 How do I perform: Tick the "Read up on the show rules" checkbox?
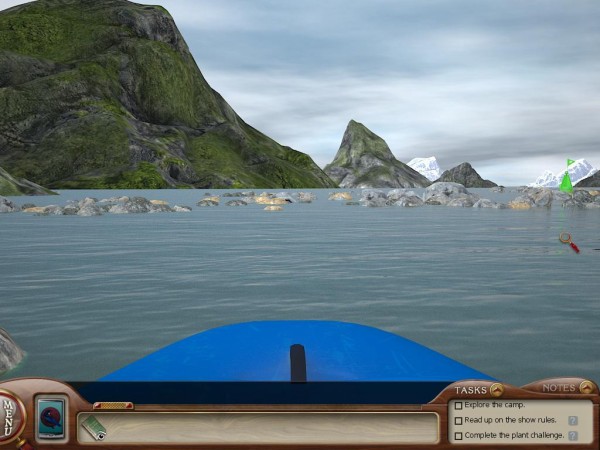458,421
